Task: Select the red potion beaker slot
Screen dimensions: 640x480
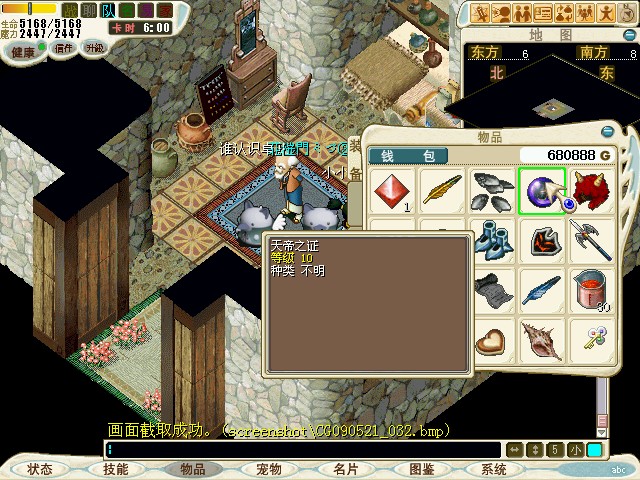Action: pos(590,290)
